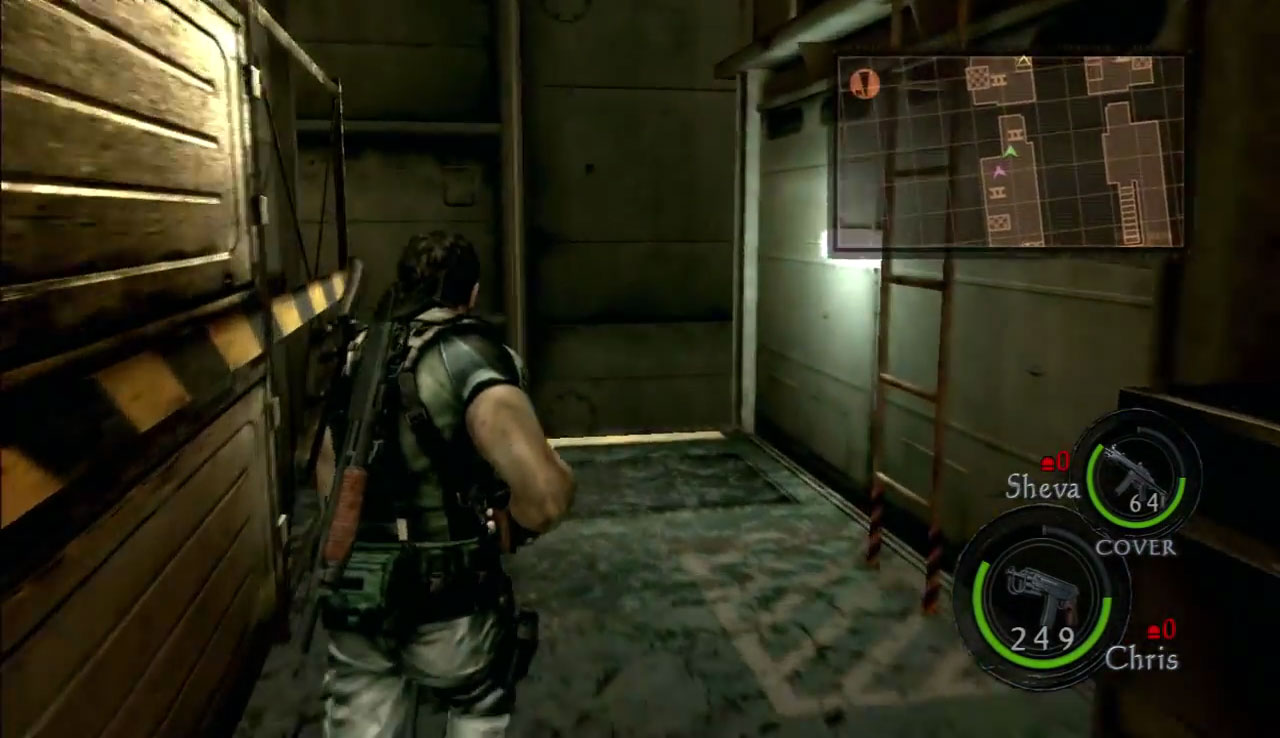
Task: Click the pink partner arrow on minimap
Action: pos(997,172)
